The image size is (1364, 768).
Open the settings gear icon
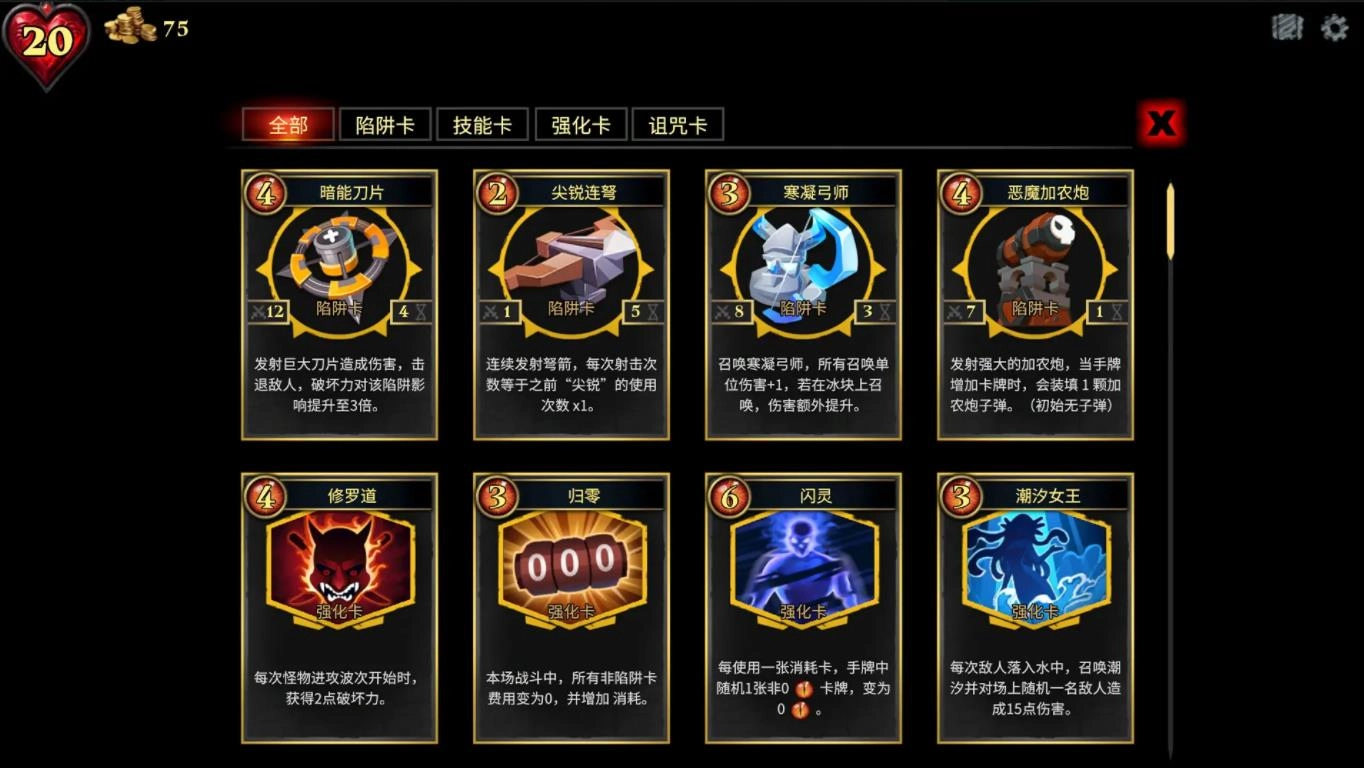coord(1334,27)
